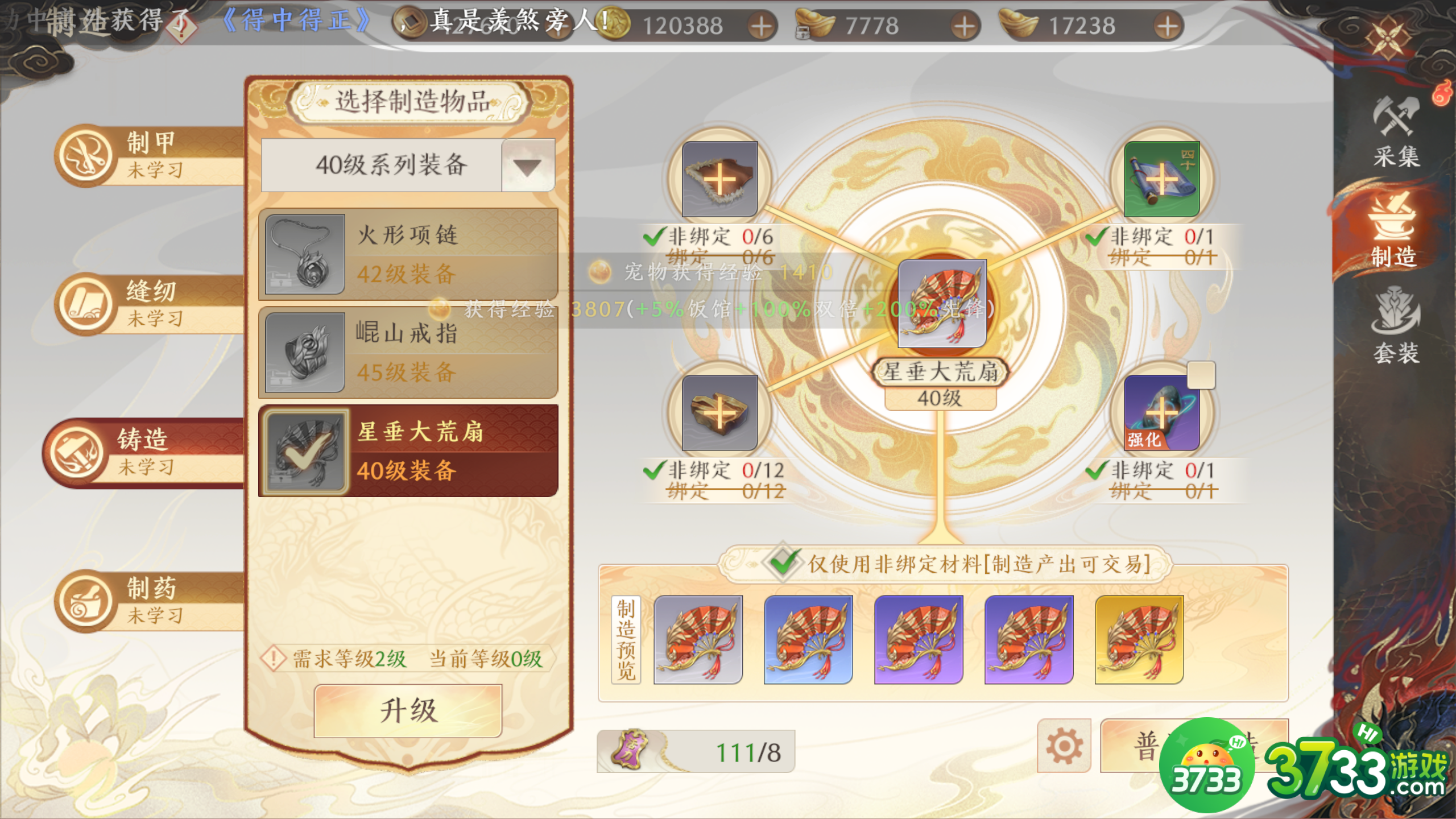Select the purple-quality fan preview thumbnail
Screen dimensions: 1456x819
[919, 640]
